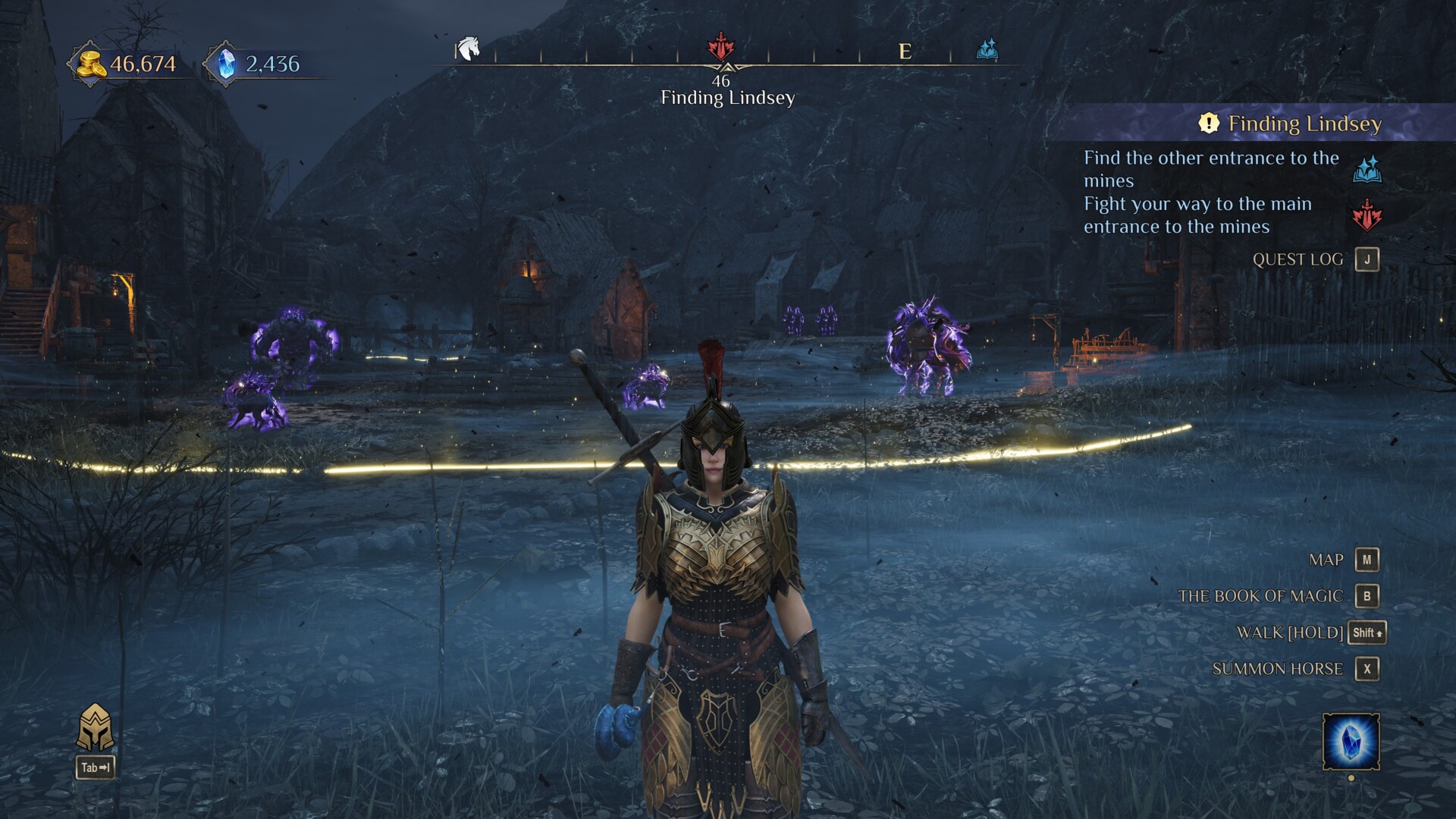The image size is (1456, 819).
Task: Click the white horse marker on compass
Action: (469, 49)
